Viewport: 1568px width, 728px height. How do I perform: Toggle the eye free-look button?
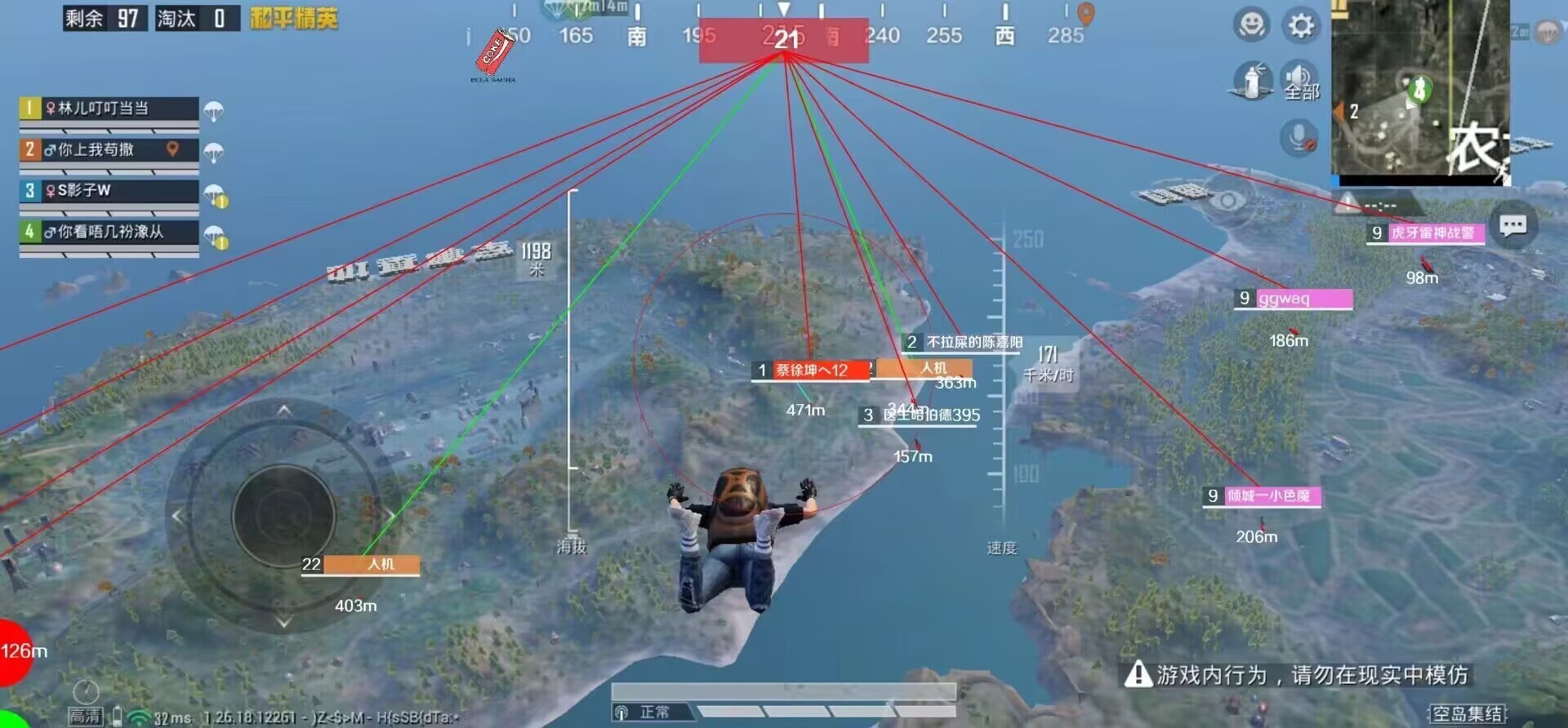point(1227,200)
